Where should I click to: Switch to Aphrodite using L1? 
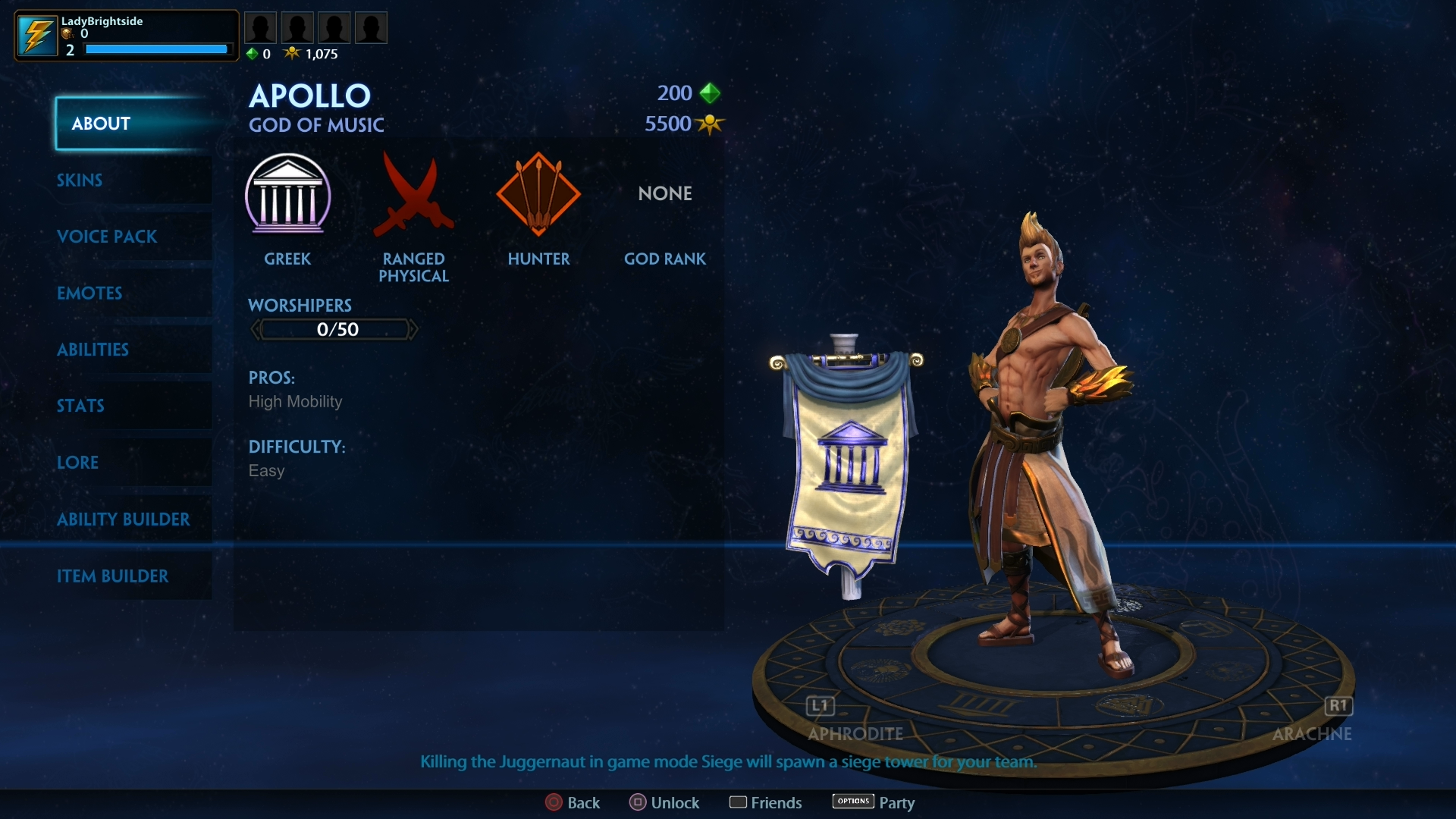pos(820,706)
